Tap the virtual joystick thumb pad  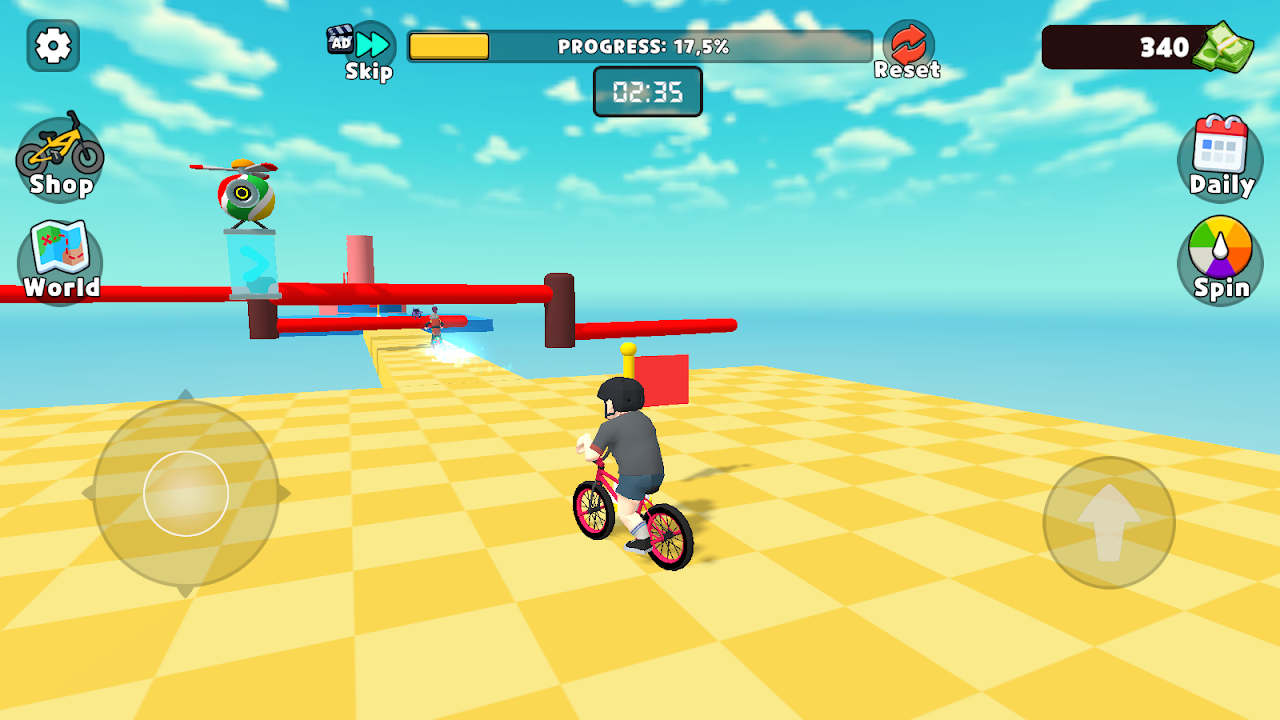tap(186, 493)
